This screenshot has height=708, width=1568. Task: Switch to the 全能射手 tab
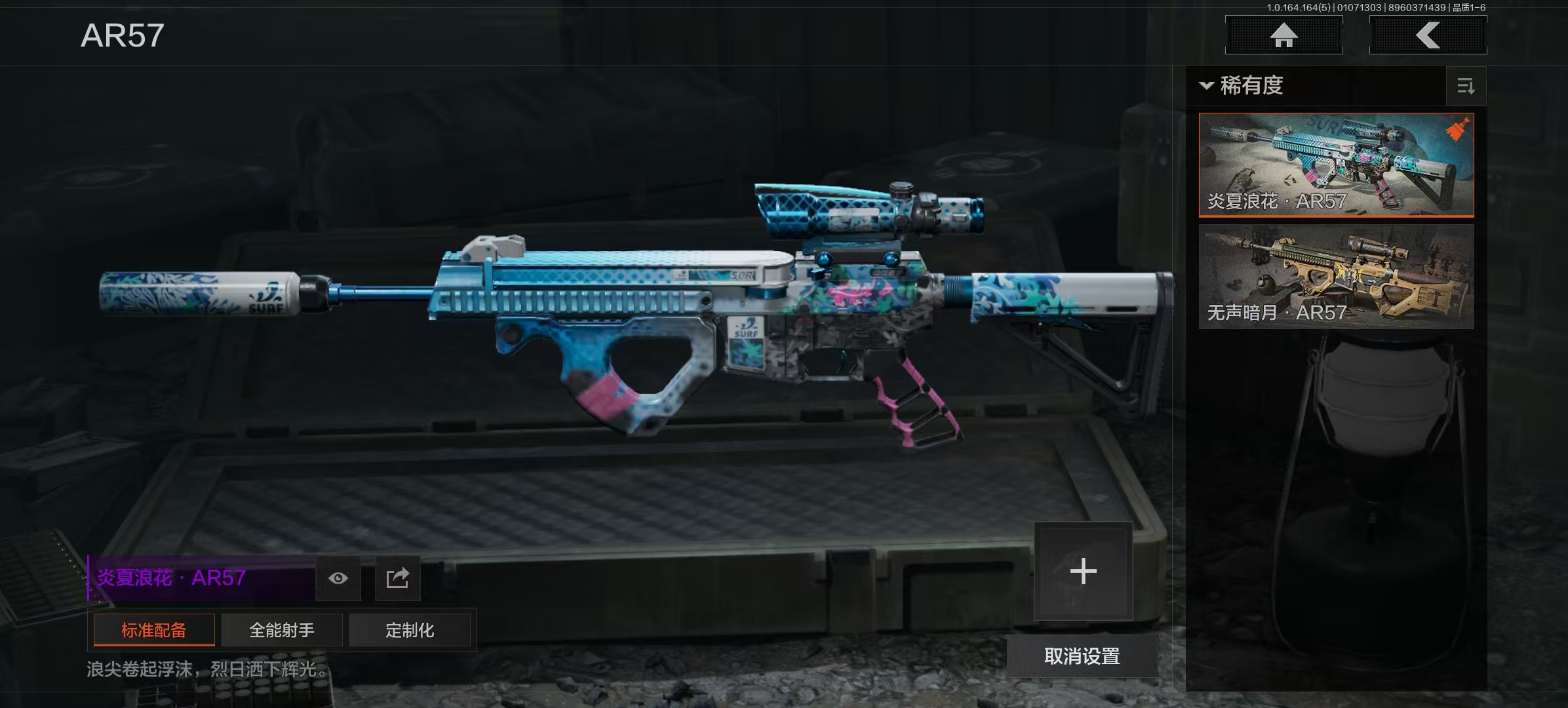282,631
